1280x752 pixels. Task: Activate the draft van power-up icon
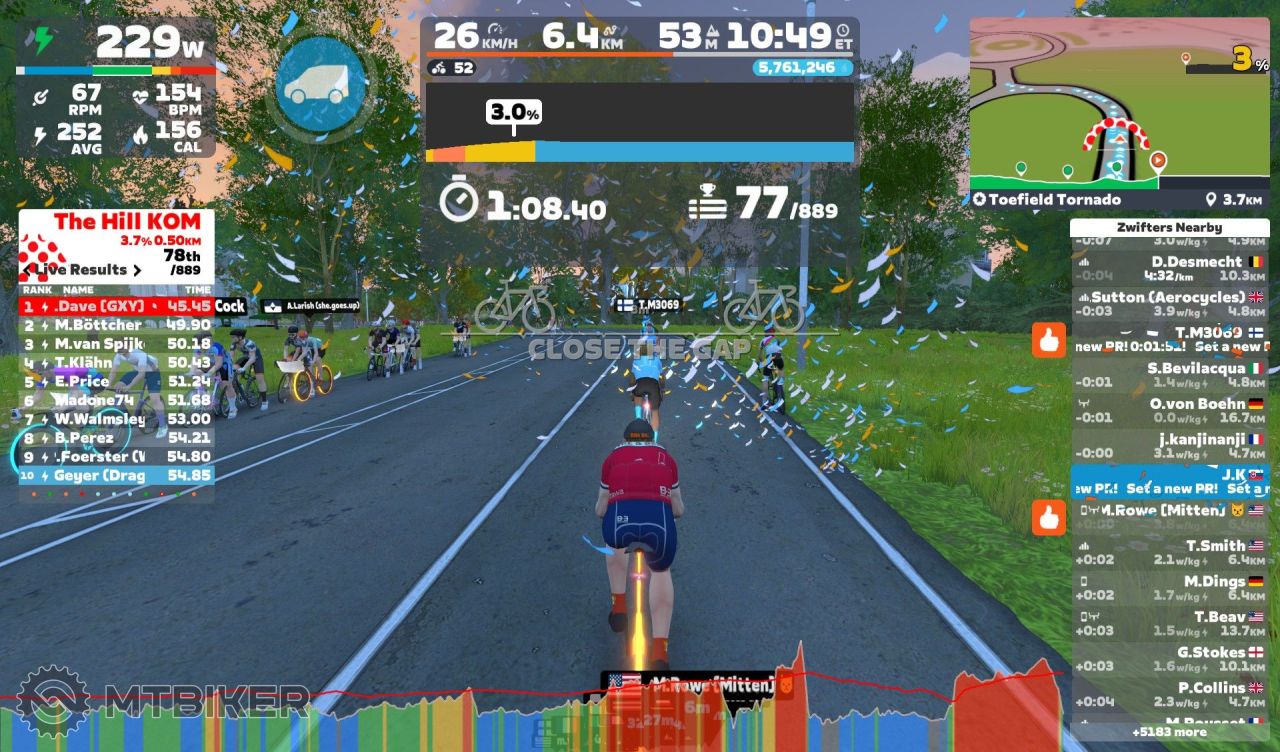[x=320, y=84]
